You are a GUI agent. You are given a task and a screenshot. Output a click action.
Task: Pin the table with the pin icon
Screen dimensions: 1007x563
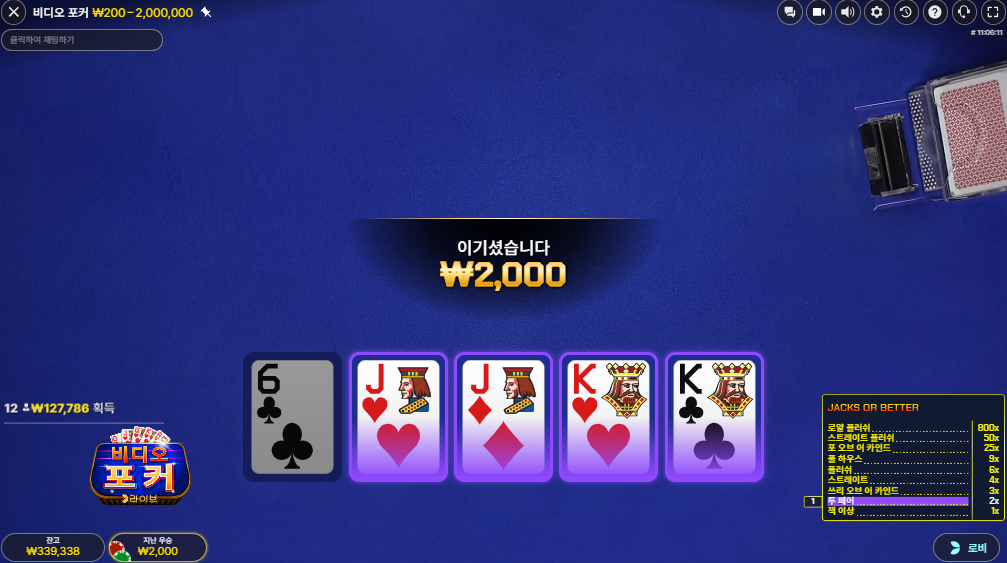(206, 13)
